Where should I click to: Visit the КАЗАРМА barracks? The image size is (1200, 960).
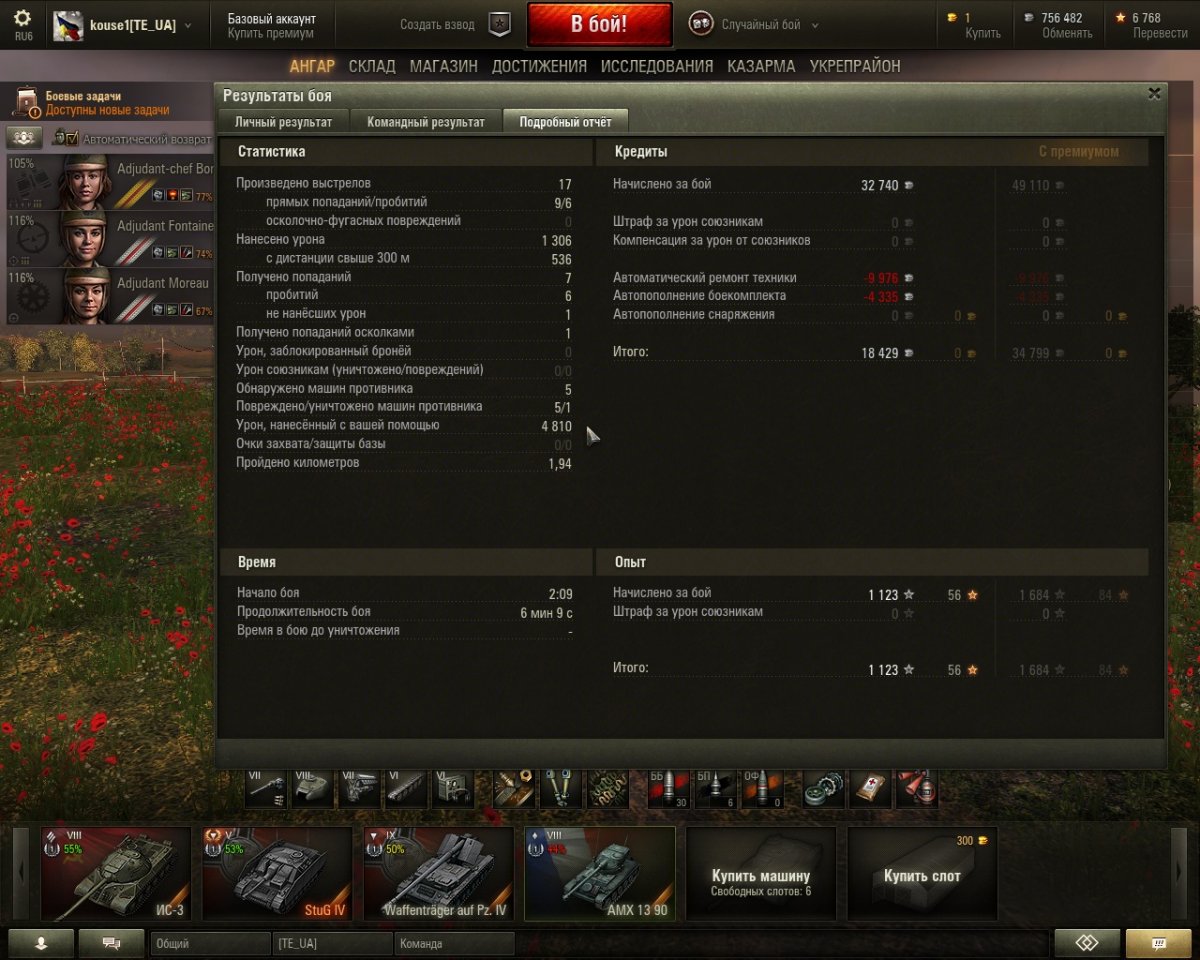(x=761, y=66)
